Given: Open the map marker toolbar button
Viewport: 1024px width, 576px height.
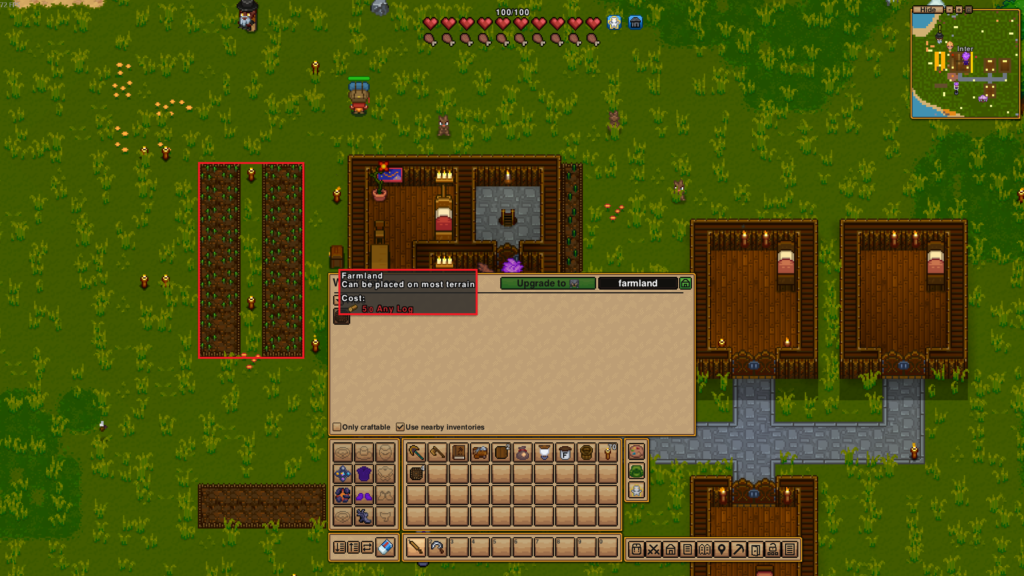Looking at the screenshot, I should (721, 549).
